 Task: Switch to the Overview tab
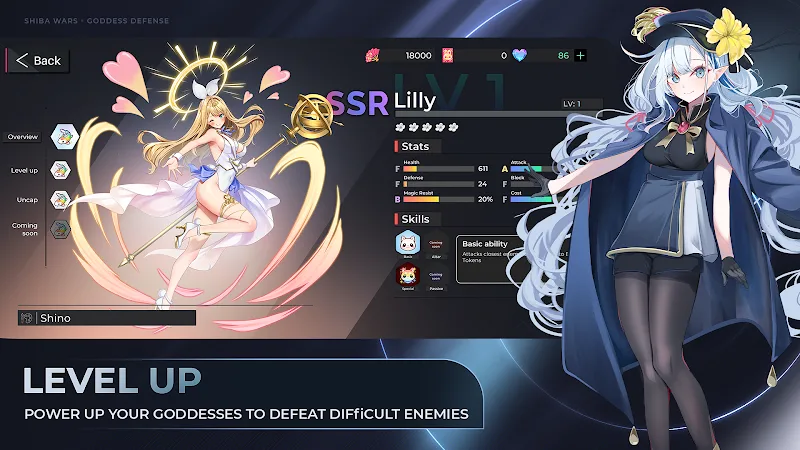pos(61,136)
